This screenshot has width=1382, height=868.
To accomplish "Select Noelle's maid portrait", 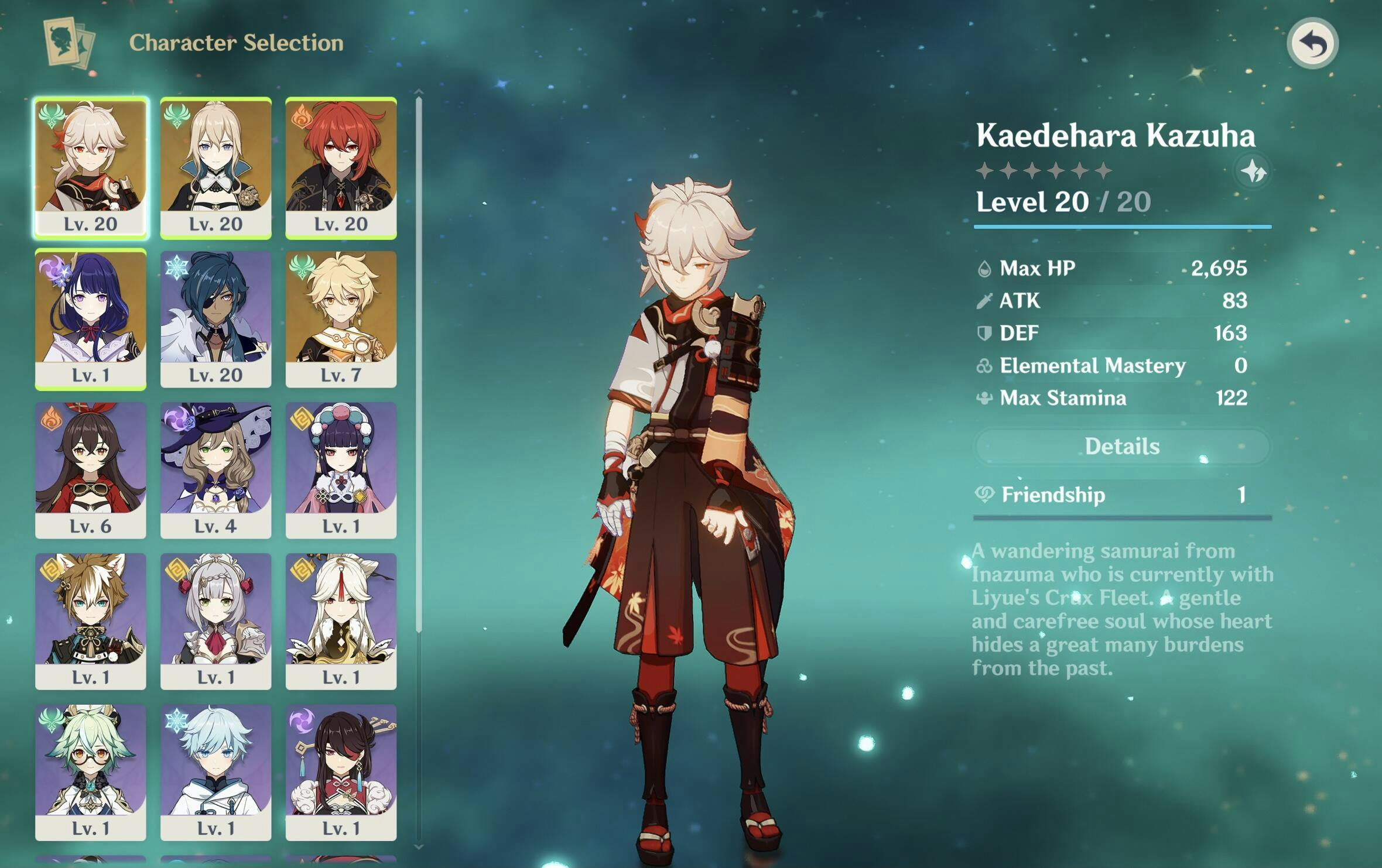I will click(x=215, y=621).
